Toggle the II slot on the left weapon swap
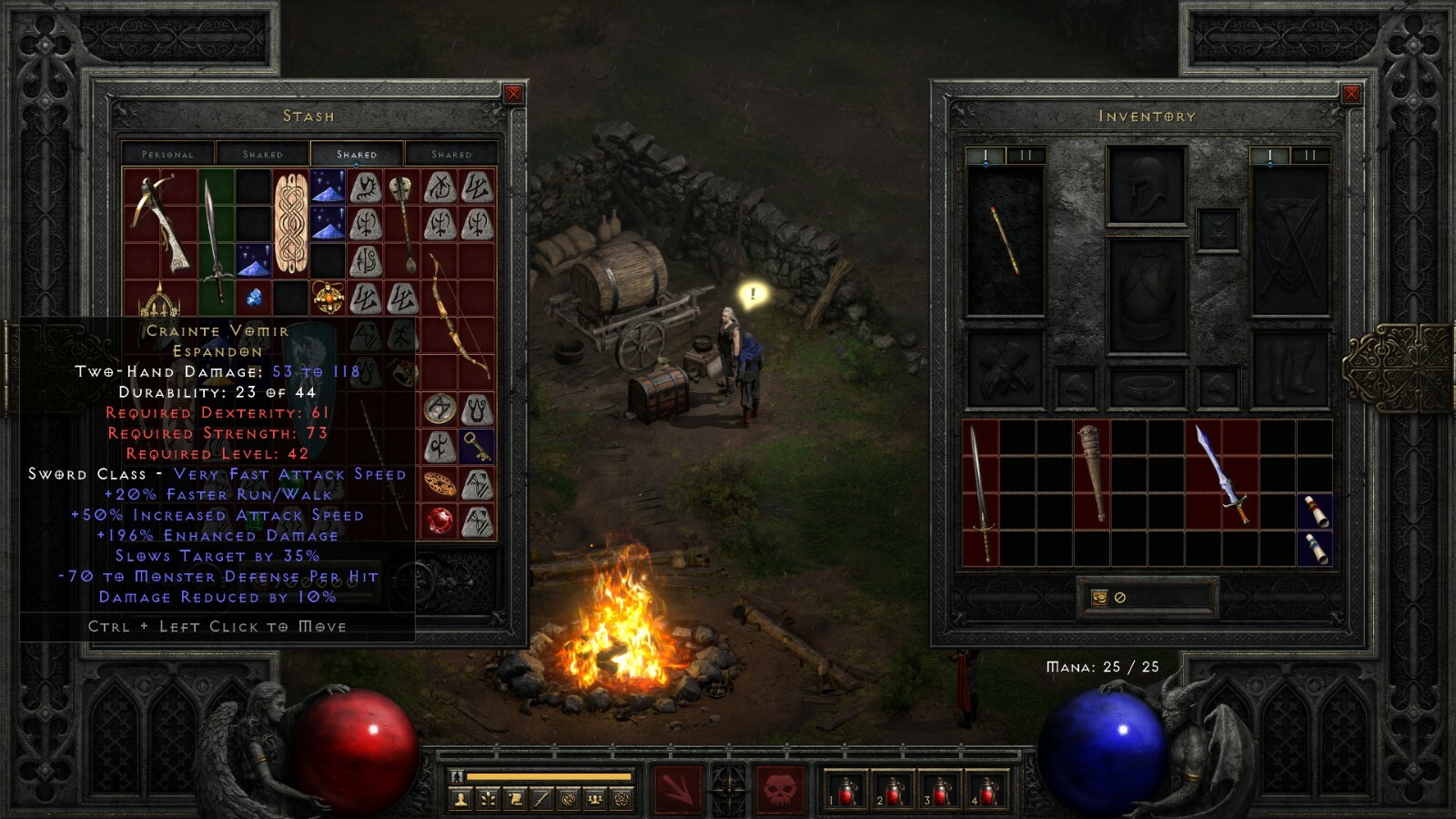 tap(1025, 155)
